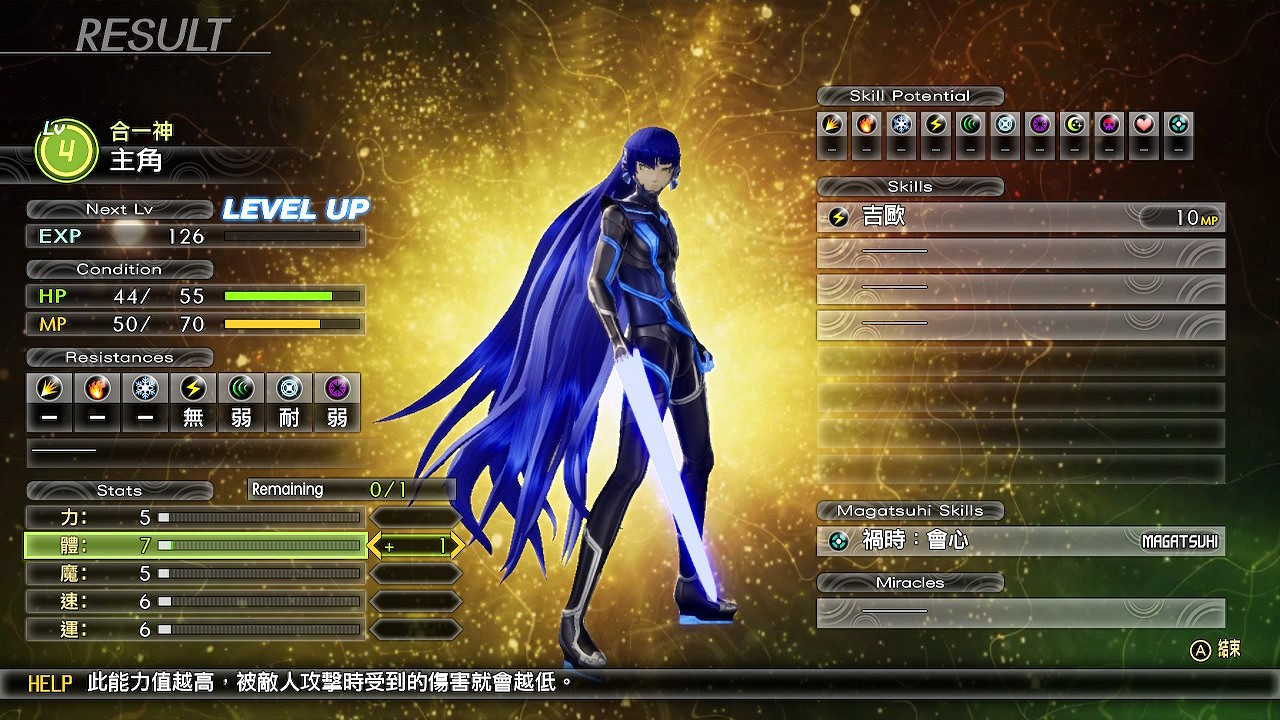Open the Miracles section header
This screenshot has height=720, width=1280.
(x=909, y=582)
